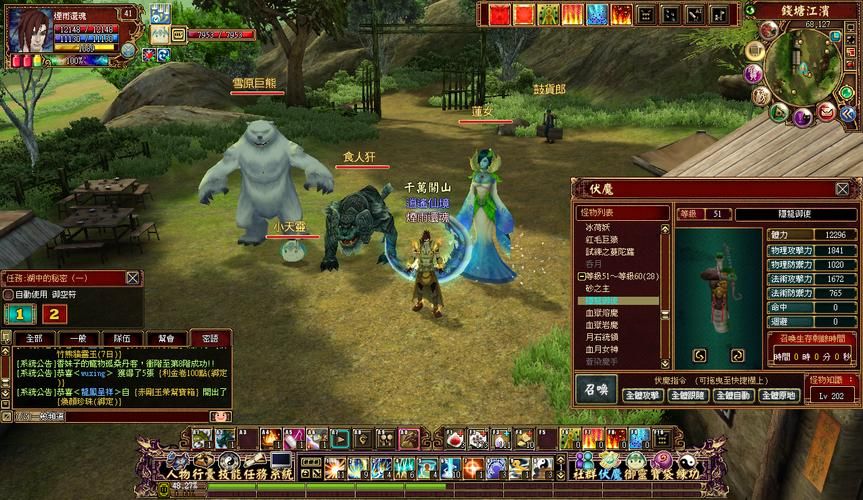Click the 召喚 summon button
The height and width of the screenshot is (500, 863).
point(595,388)
